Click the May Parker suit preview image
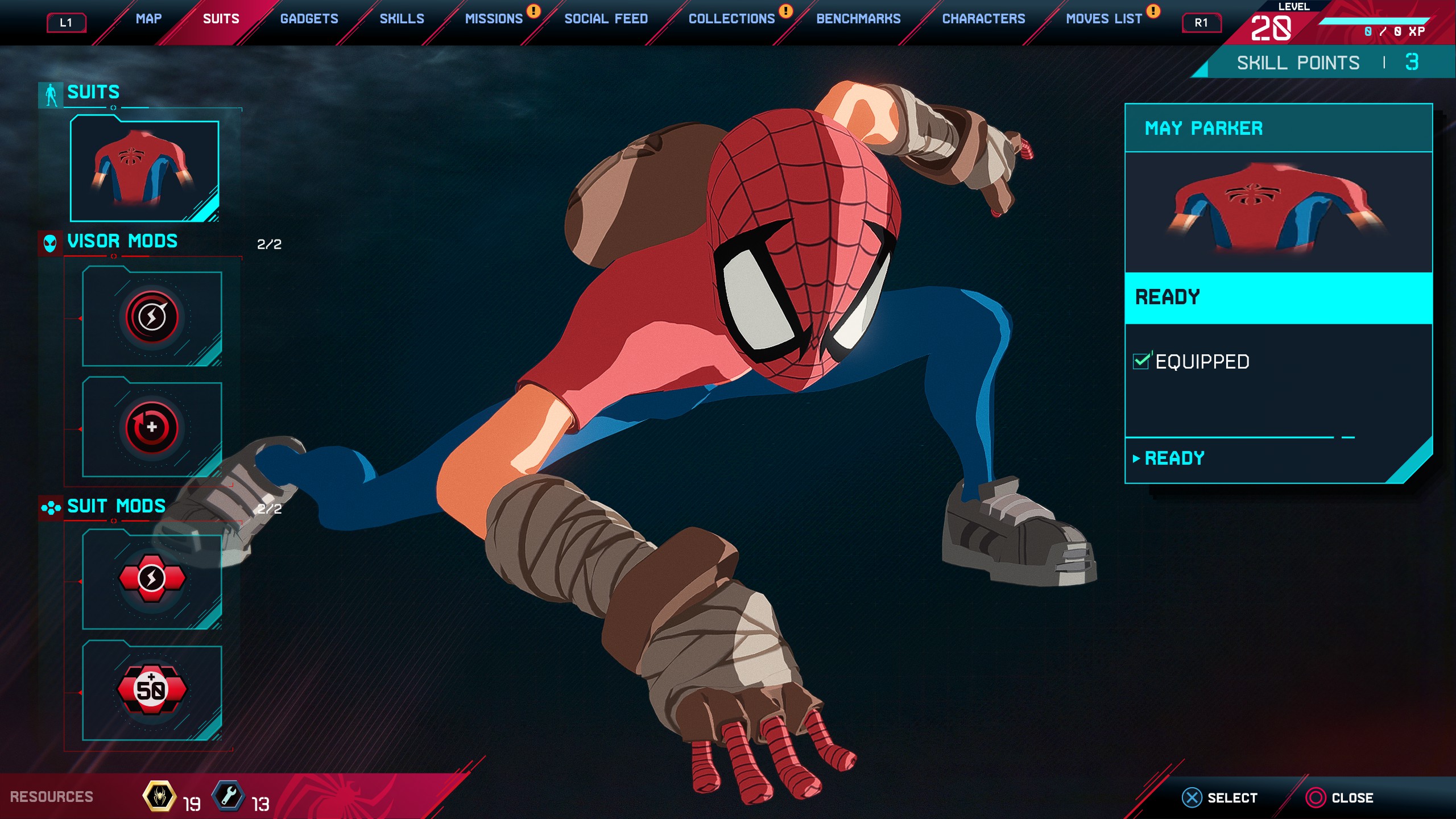This screenshot has height=819, width=1456. pyautogui.click(x=1277, y=210)
